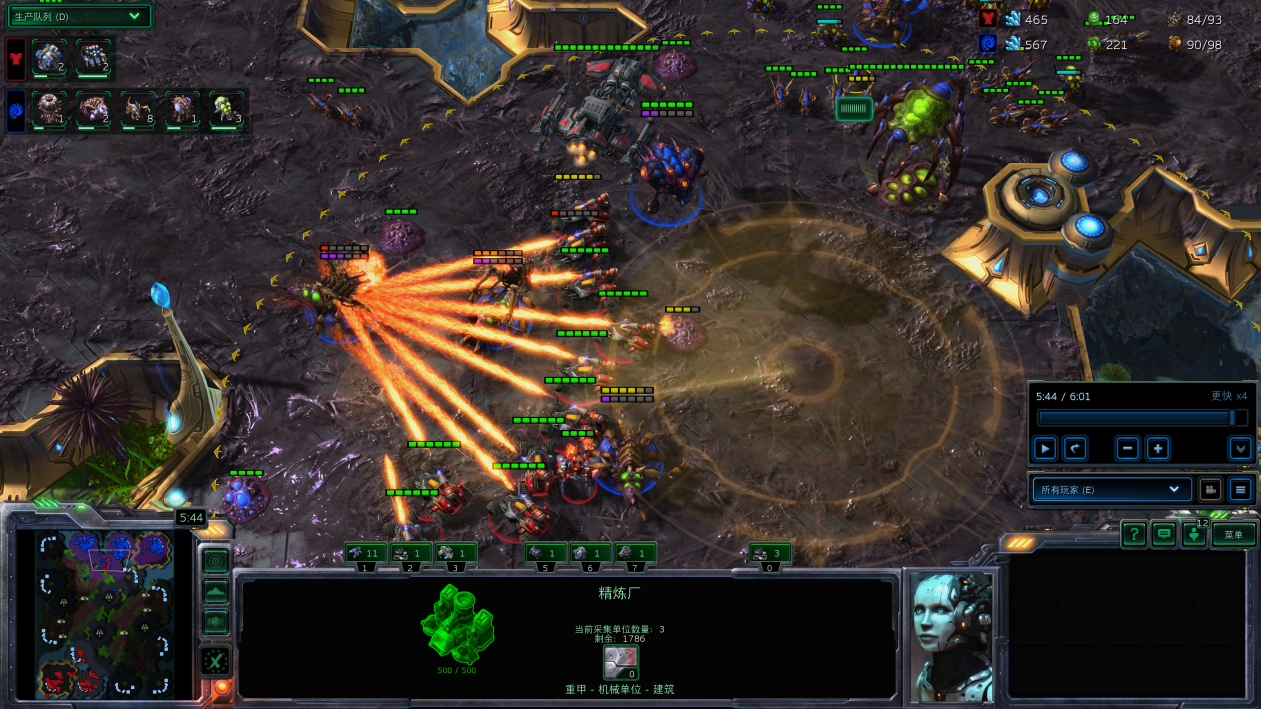The height and width of the screenshot is (709, 1261).
Task: Click the green social button badged 12
Action: tap(1194, 535)
